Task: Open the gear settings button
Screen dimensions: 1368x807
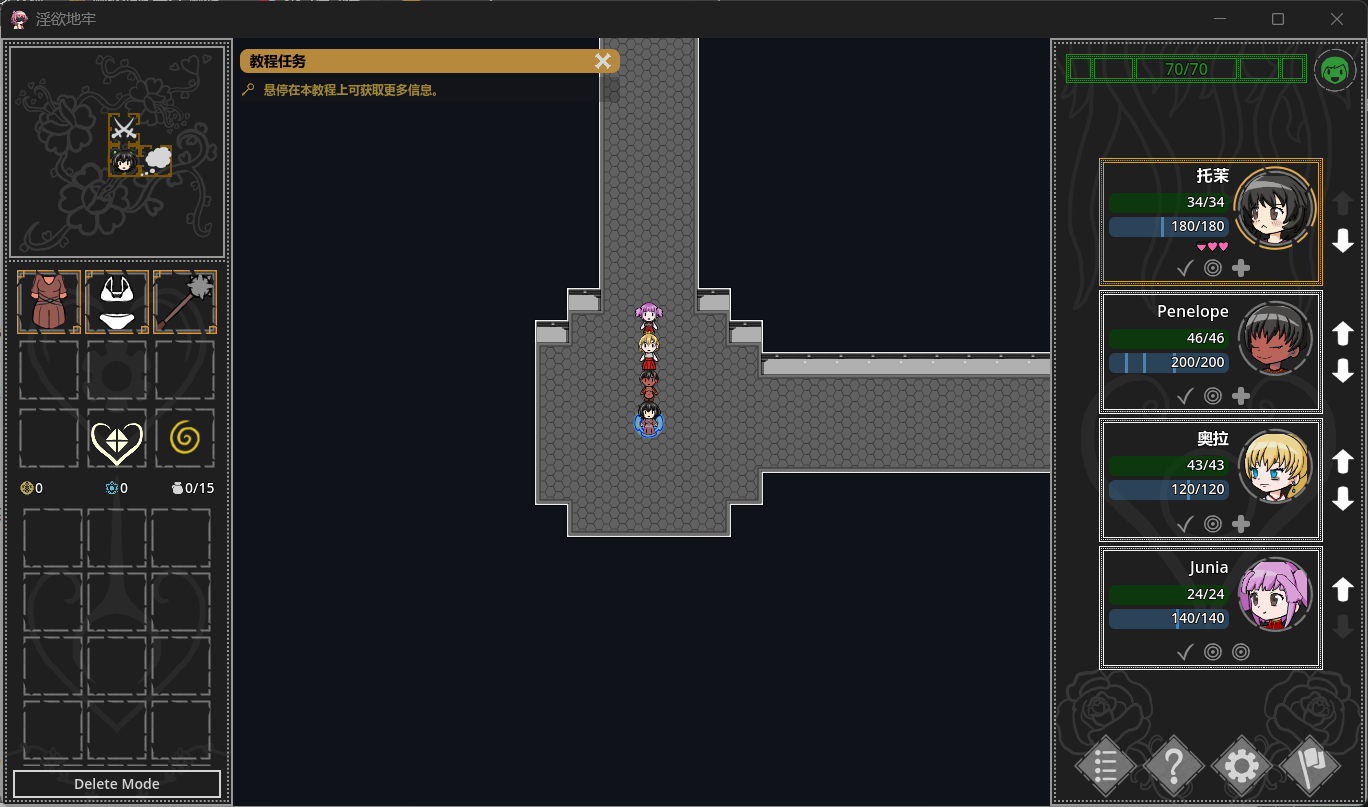Action: tap(1241, 767)
